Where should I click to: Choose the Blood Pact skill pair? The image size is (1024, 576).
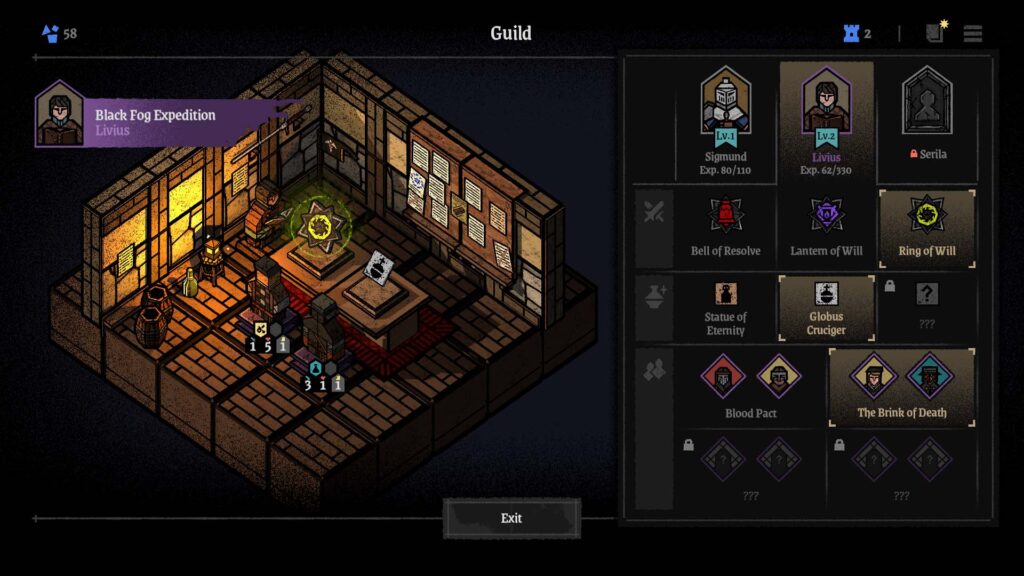[751, 387]
